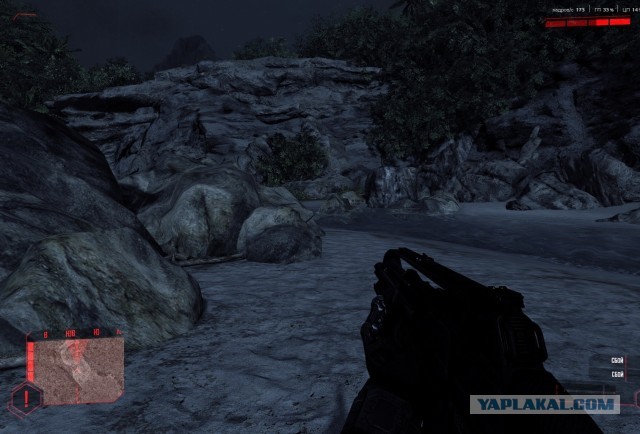This screenshot has width=640, height=434.
Task: Select the red exclamation hexagon alert icon
Action: click(28, 399)
